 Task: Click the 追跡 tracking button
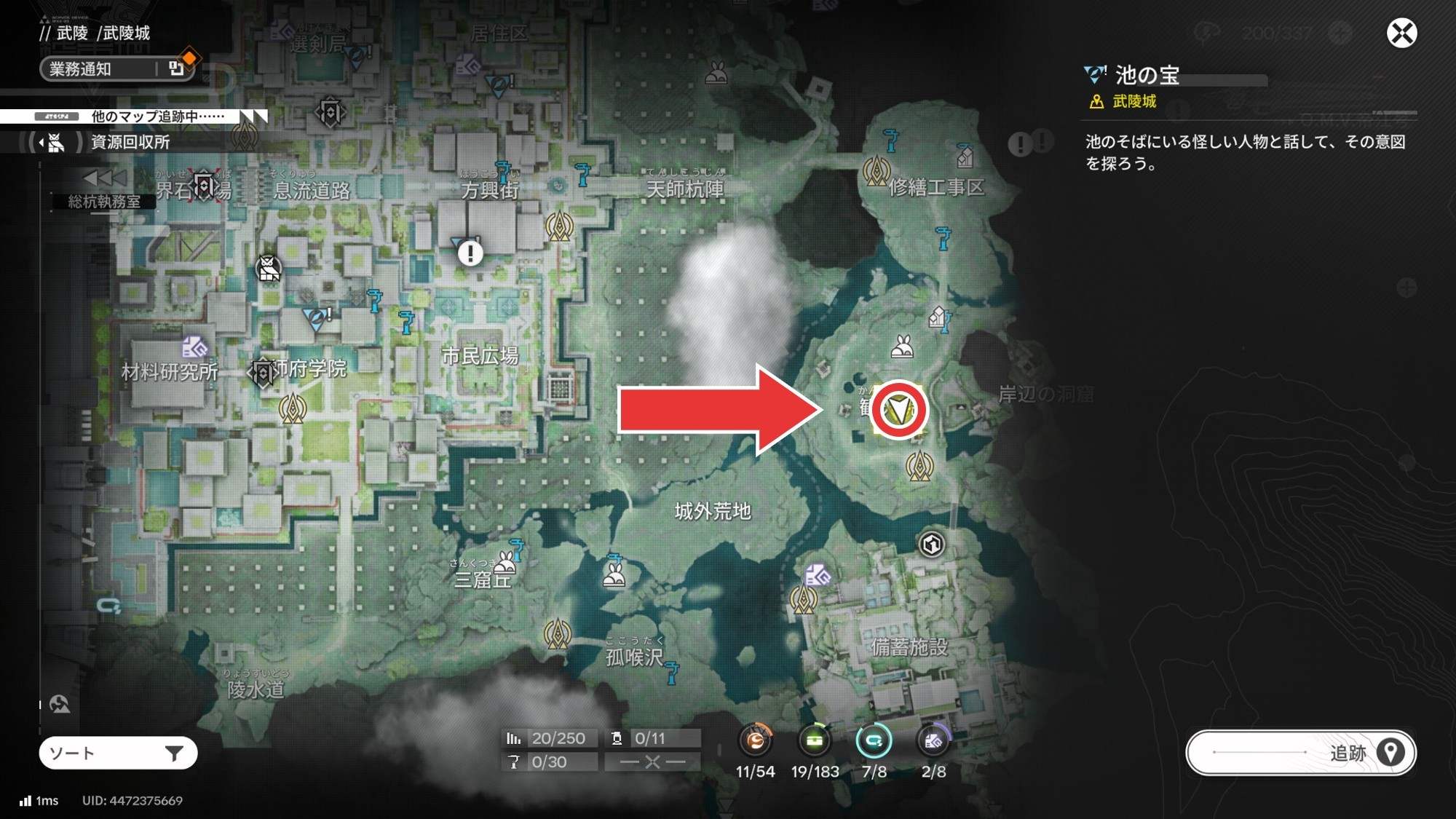tap(1301, 753)
